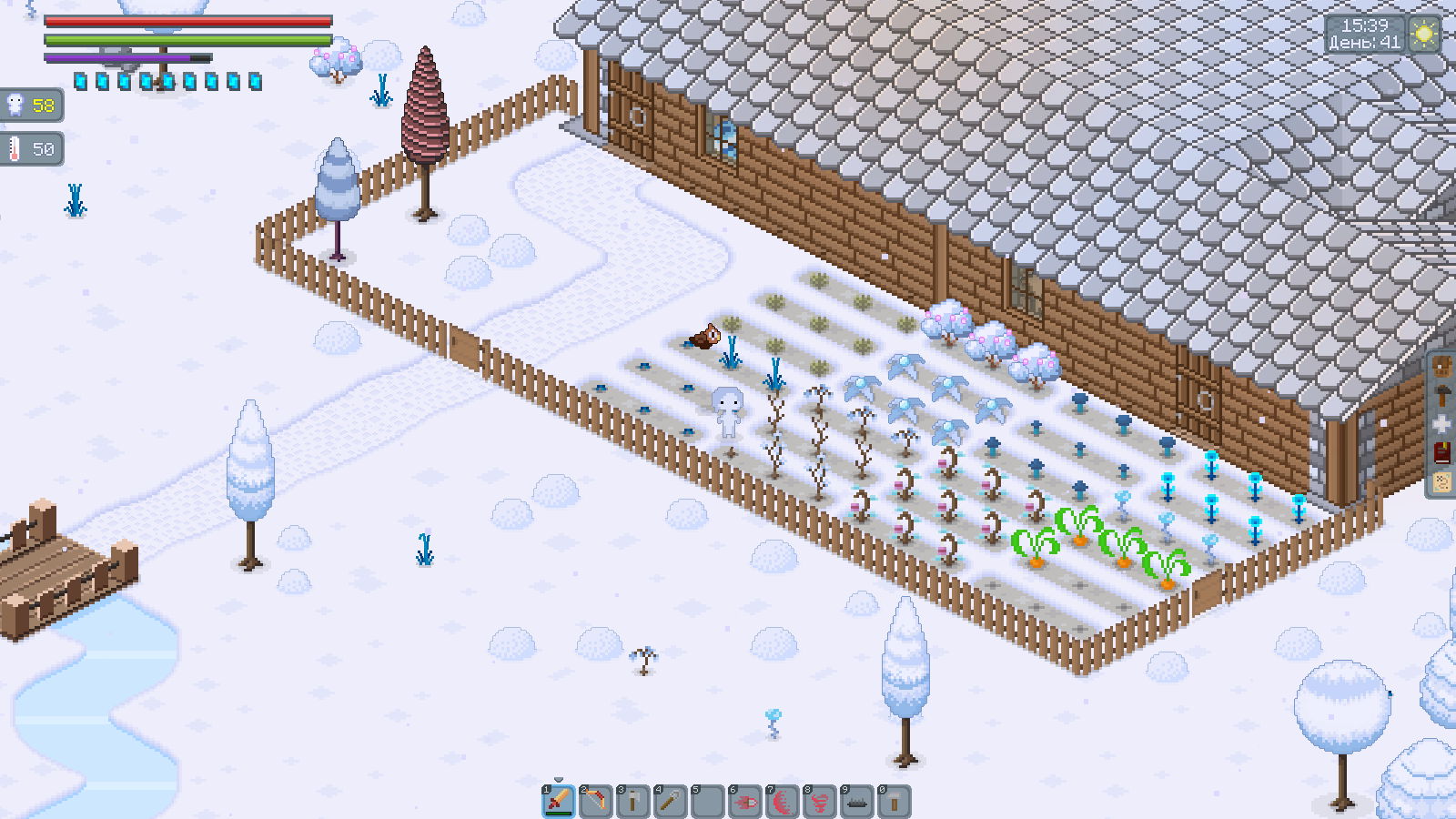Open the inventory chest icon
The width and height of the screenshot is (1456, 819).
tap(1442, 368)
